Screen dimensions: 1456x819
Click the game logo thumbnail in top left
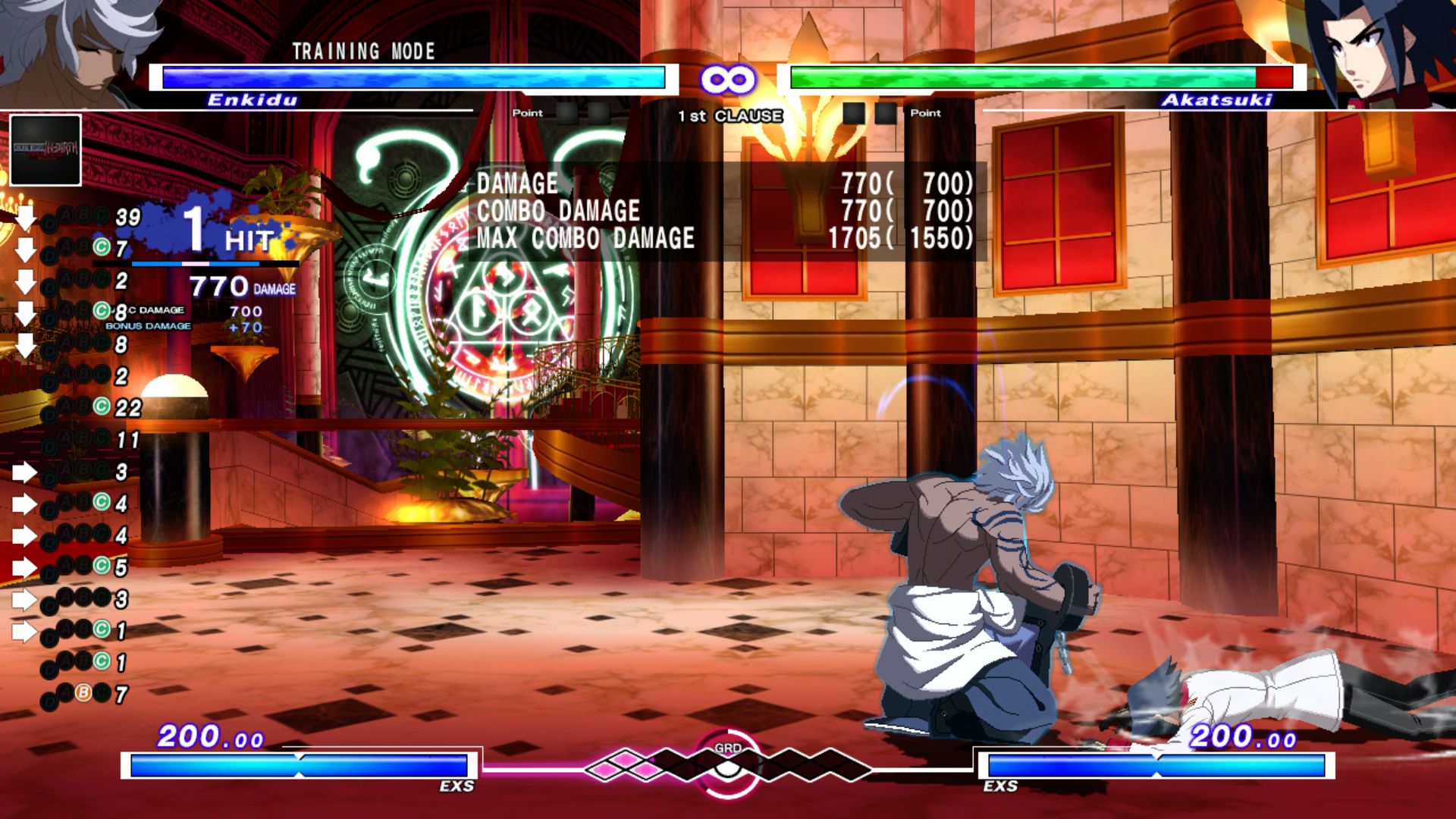pos(45,149)
